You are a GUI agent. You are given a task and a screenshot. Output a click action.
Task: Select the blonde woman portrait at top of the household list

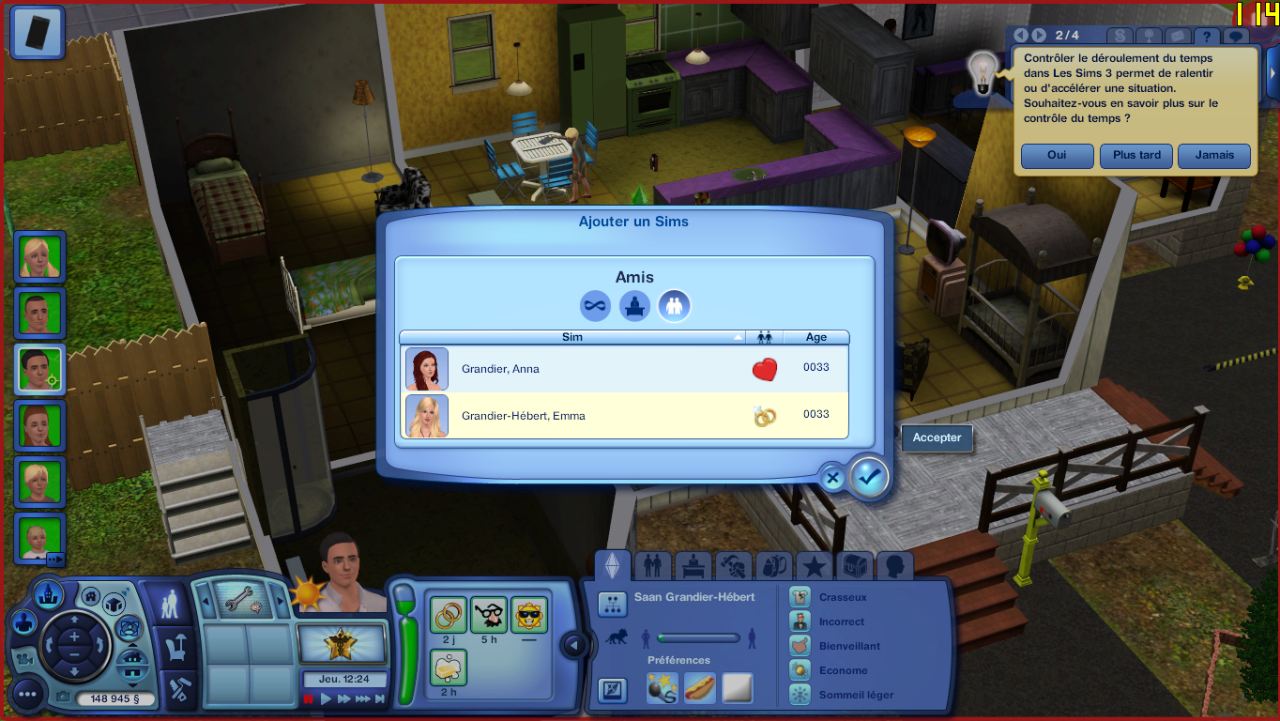point(41,257)
